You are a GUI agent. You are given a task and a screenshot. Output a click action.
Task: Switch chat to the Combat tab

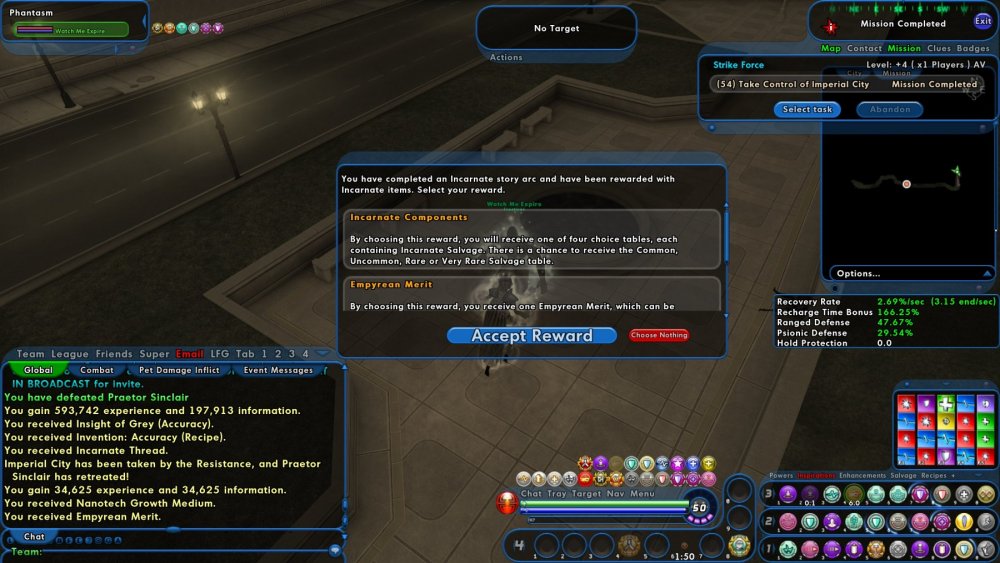coord(97,370)
